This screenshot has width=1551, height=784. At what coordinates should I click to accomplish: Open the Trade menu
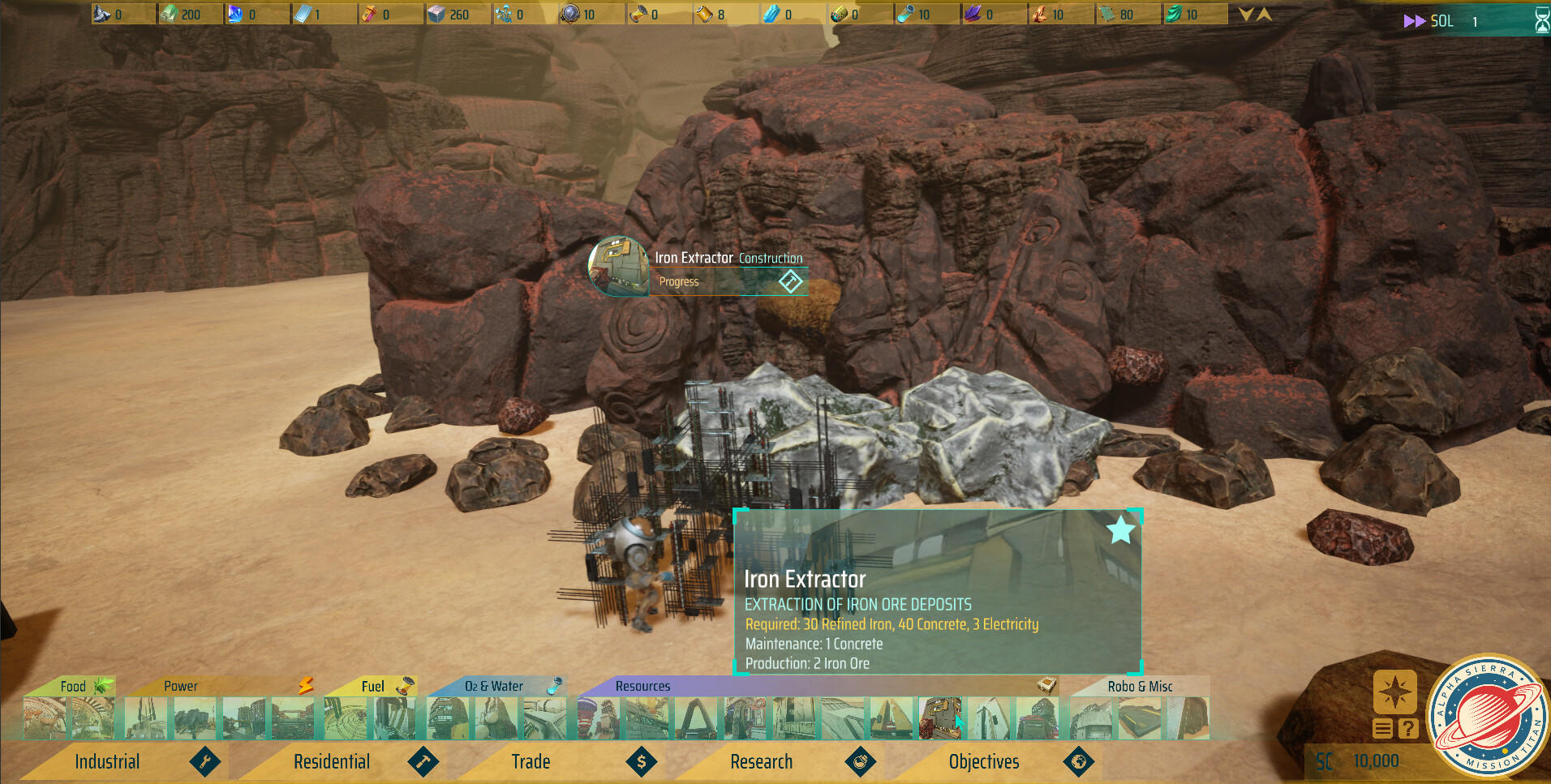531,761
